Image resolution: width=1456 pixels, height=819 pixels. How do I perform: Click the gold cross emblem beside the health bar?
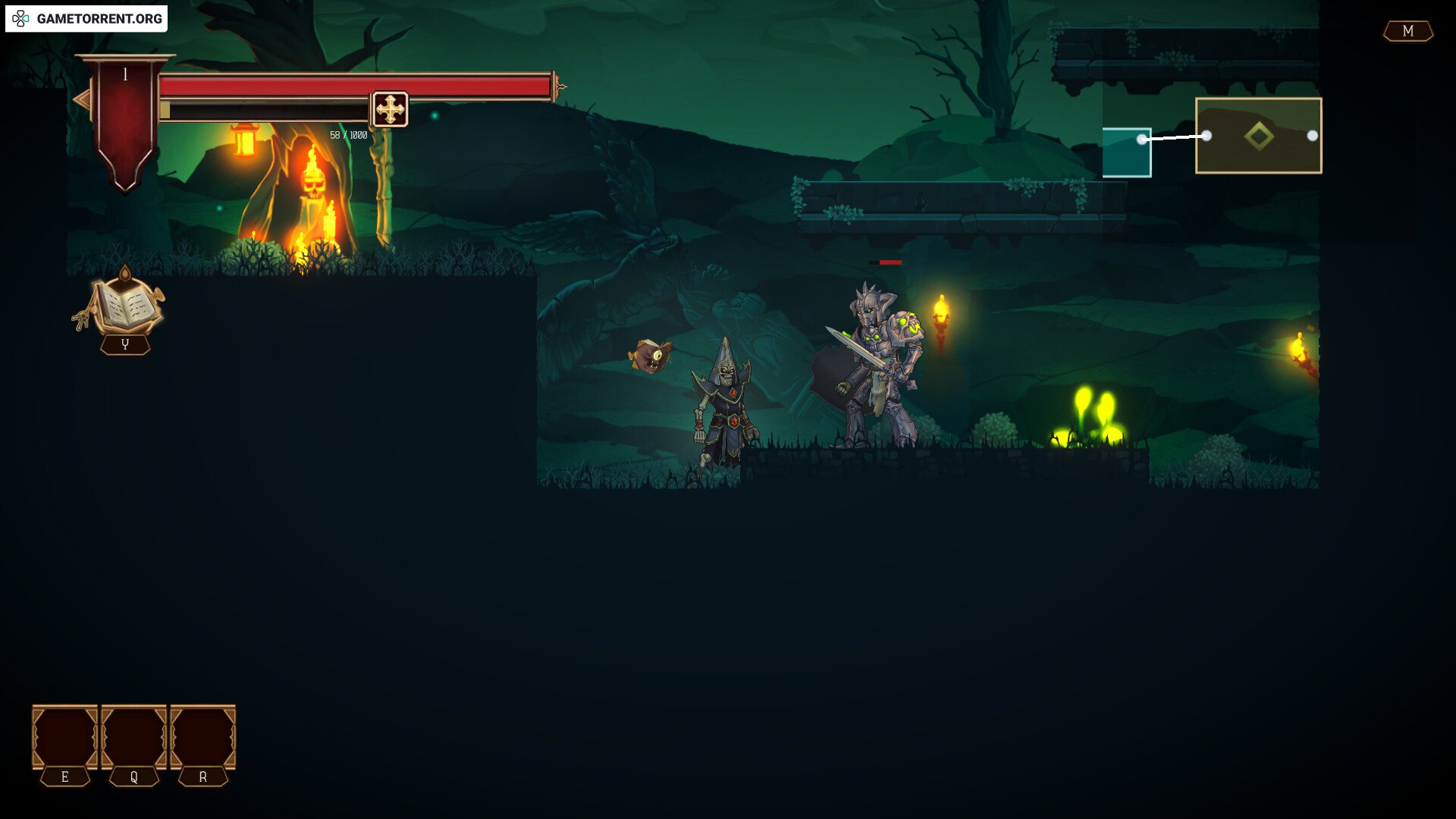[x=390, y=110]
